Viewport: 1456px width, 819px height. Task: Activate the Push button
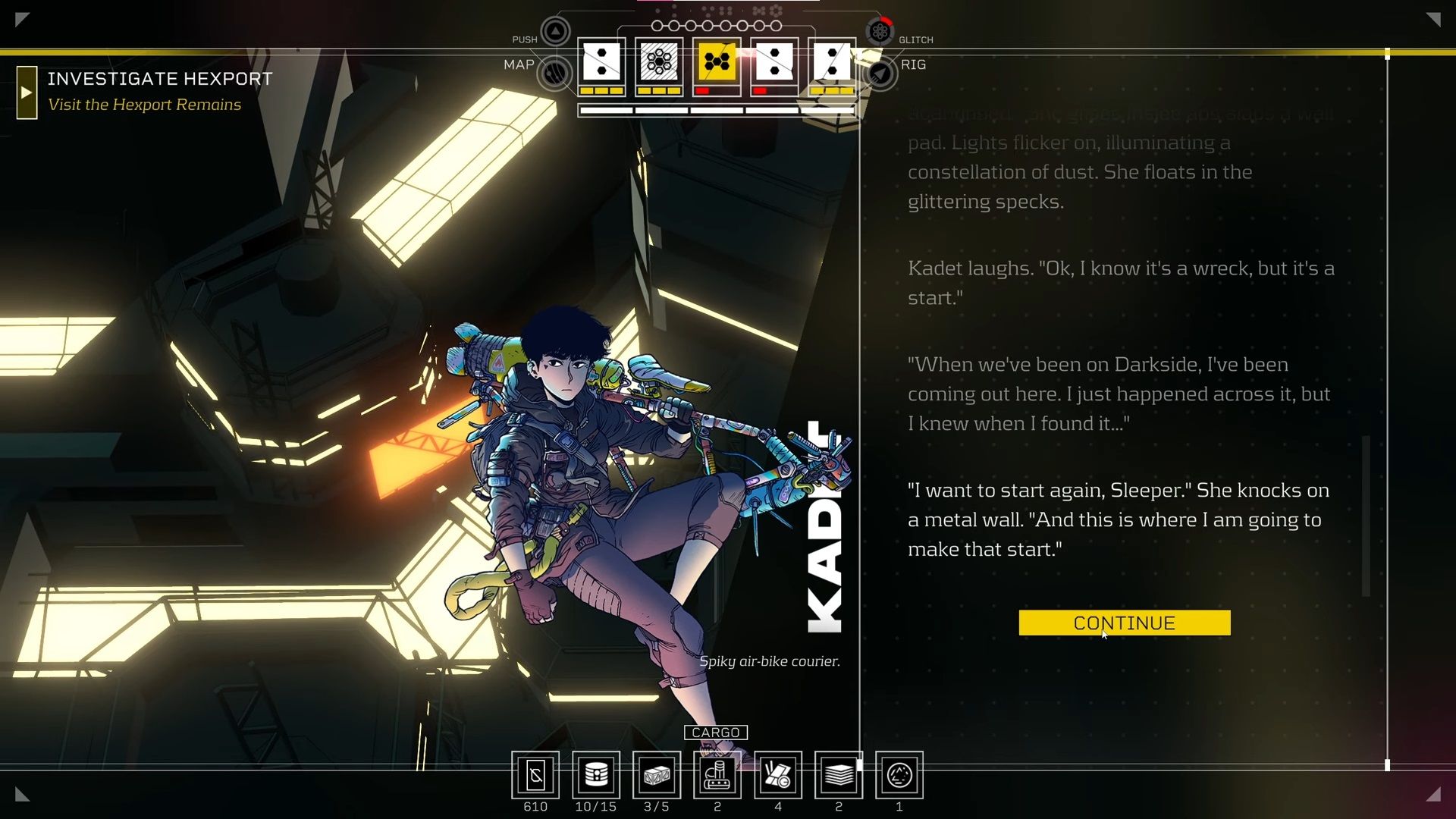[x=555, y=32]
